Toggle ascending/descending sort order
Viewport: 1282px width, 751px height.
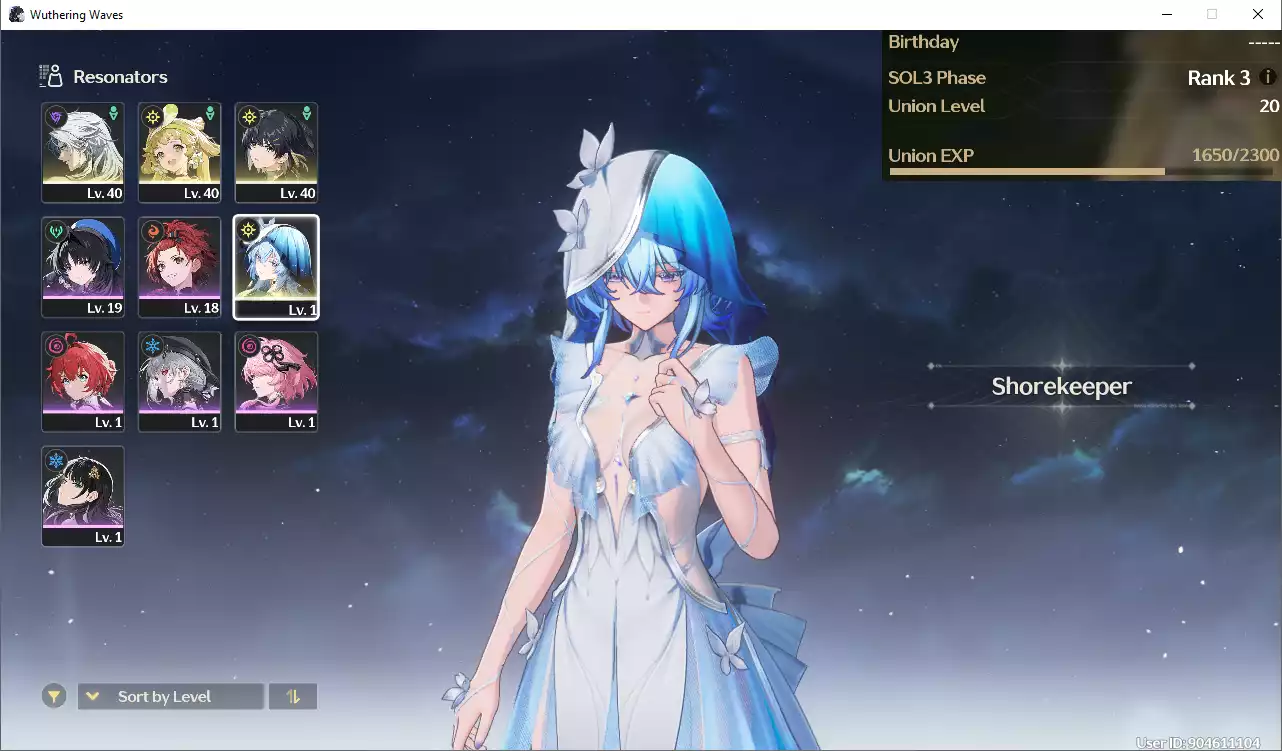pos(293,696)
